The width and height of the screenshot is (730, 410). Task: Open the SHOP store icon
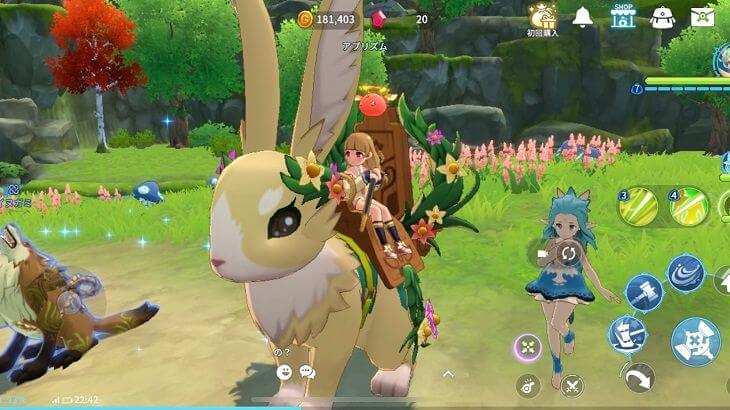click(623, 16)
